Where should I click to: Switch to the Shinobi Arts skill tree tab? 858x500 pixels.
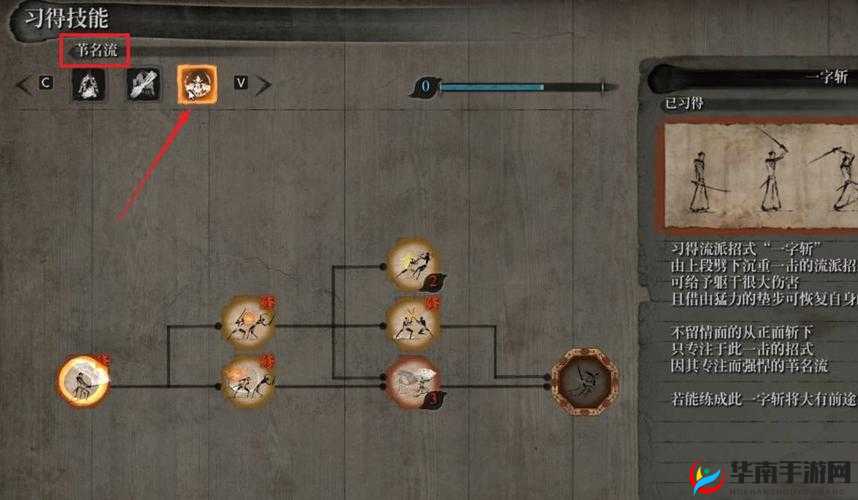pos(90,84)
